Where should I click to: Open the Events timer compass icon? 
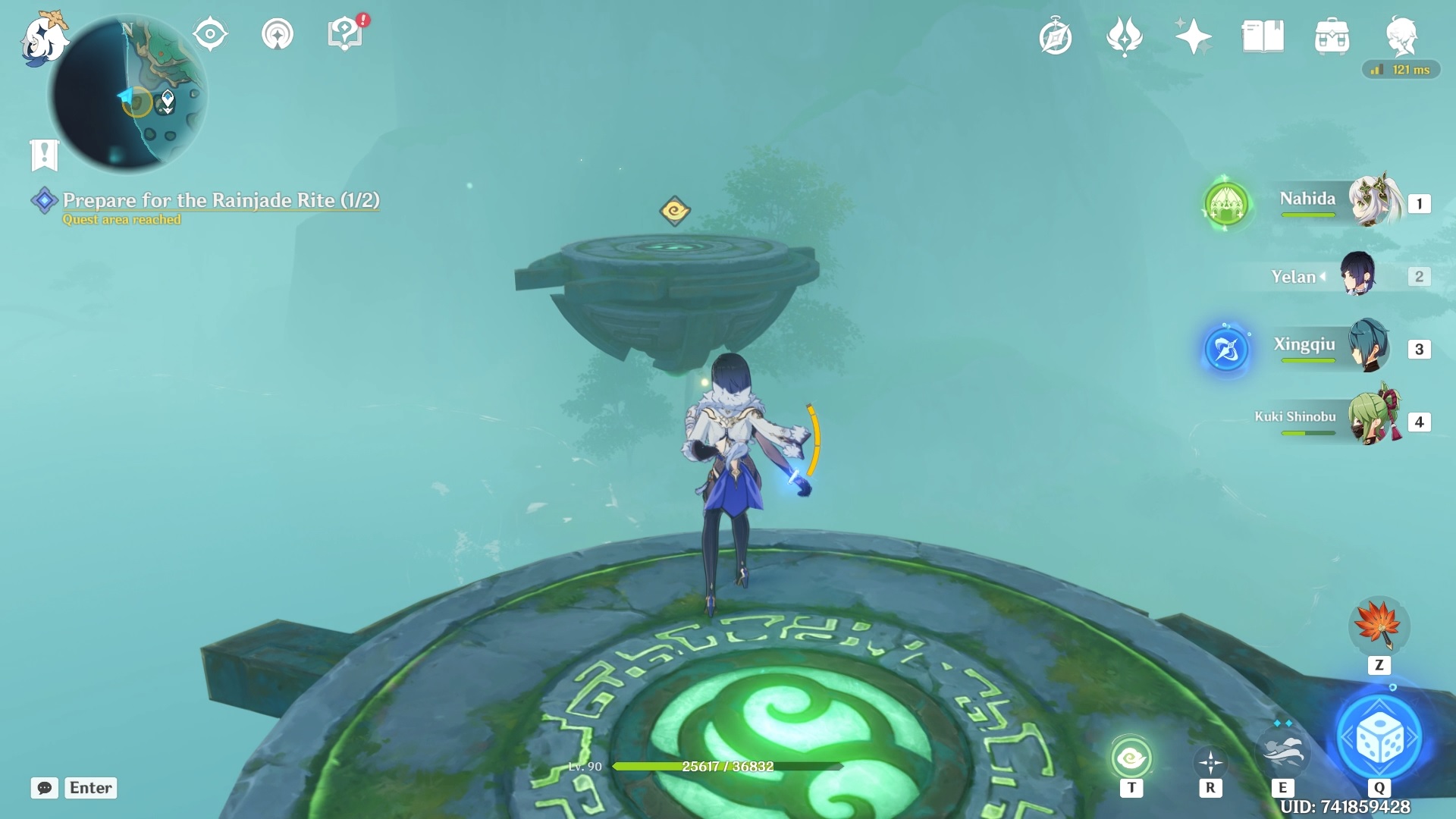pos(1056,34)
